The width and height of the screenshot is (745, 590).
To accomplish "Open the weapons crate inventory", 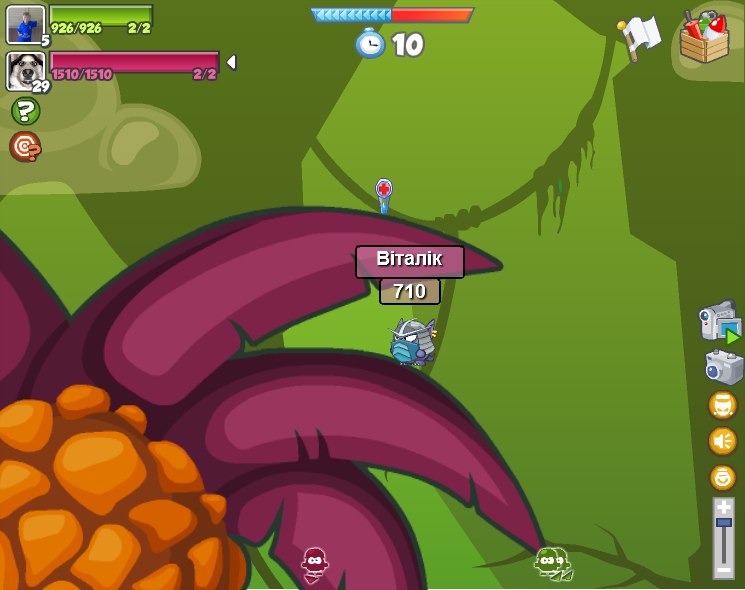I will pyautogui.click(x=704, y=38).
